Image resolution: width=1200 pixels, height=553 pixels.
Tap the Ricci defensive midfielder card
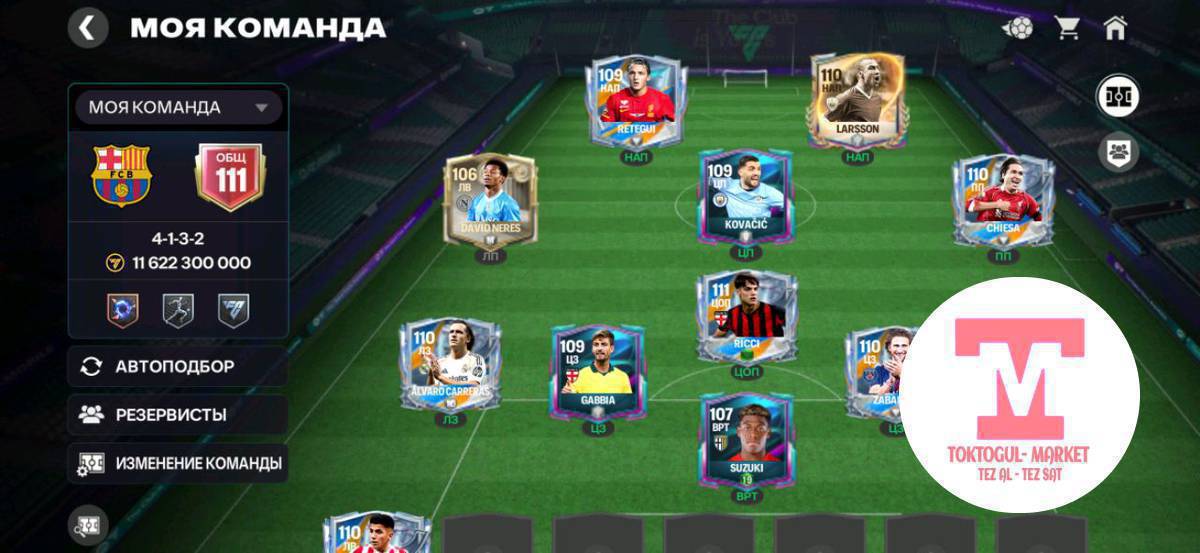click(x=747, y=316)
